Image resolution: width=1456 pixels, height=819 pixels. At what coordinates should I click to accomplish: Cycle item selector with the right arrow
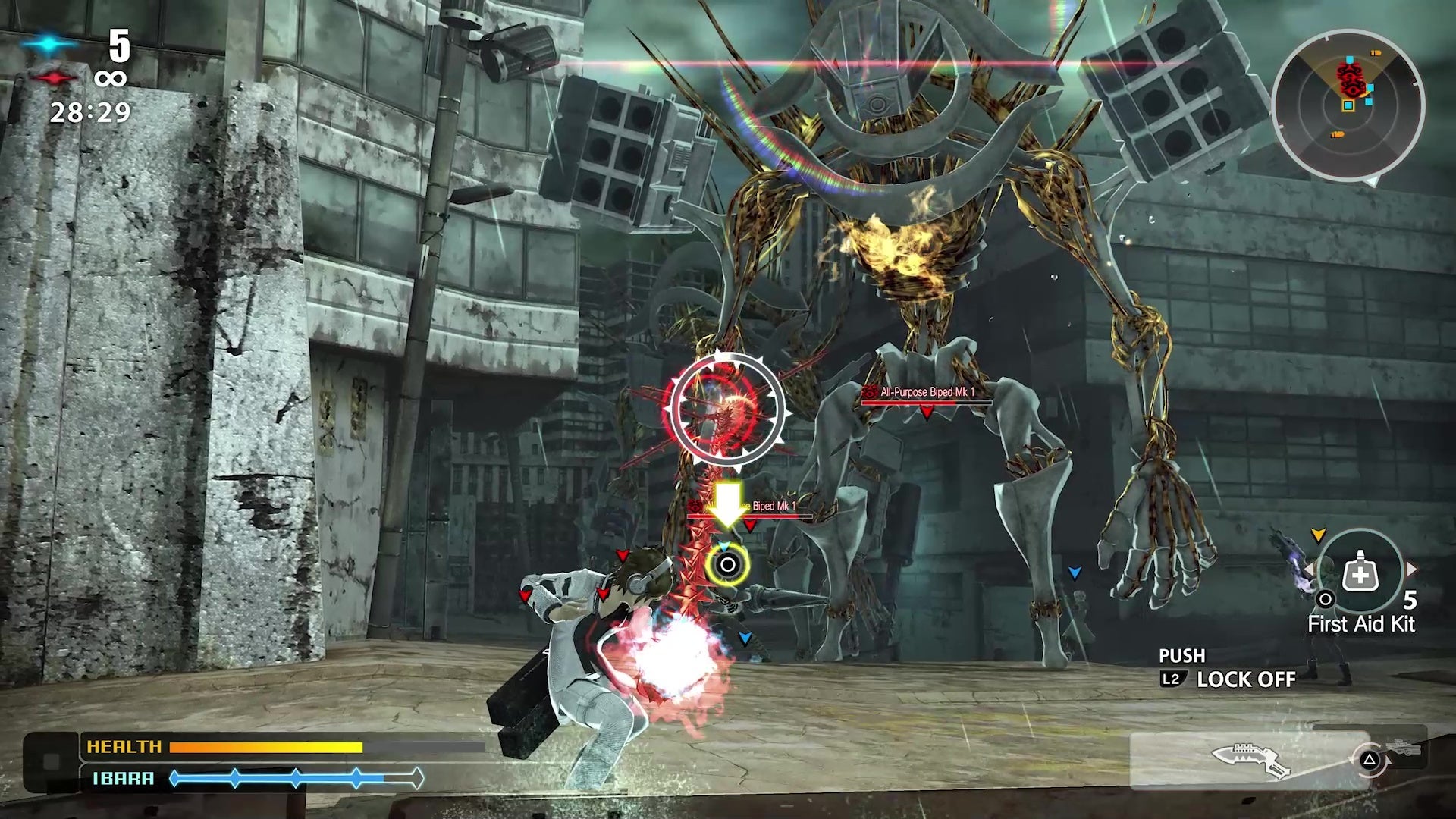click(x=1411, y=569)
